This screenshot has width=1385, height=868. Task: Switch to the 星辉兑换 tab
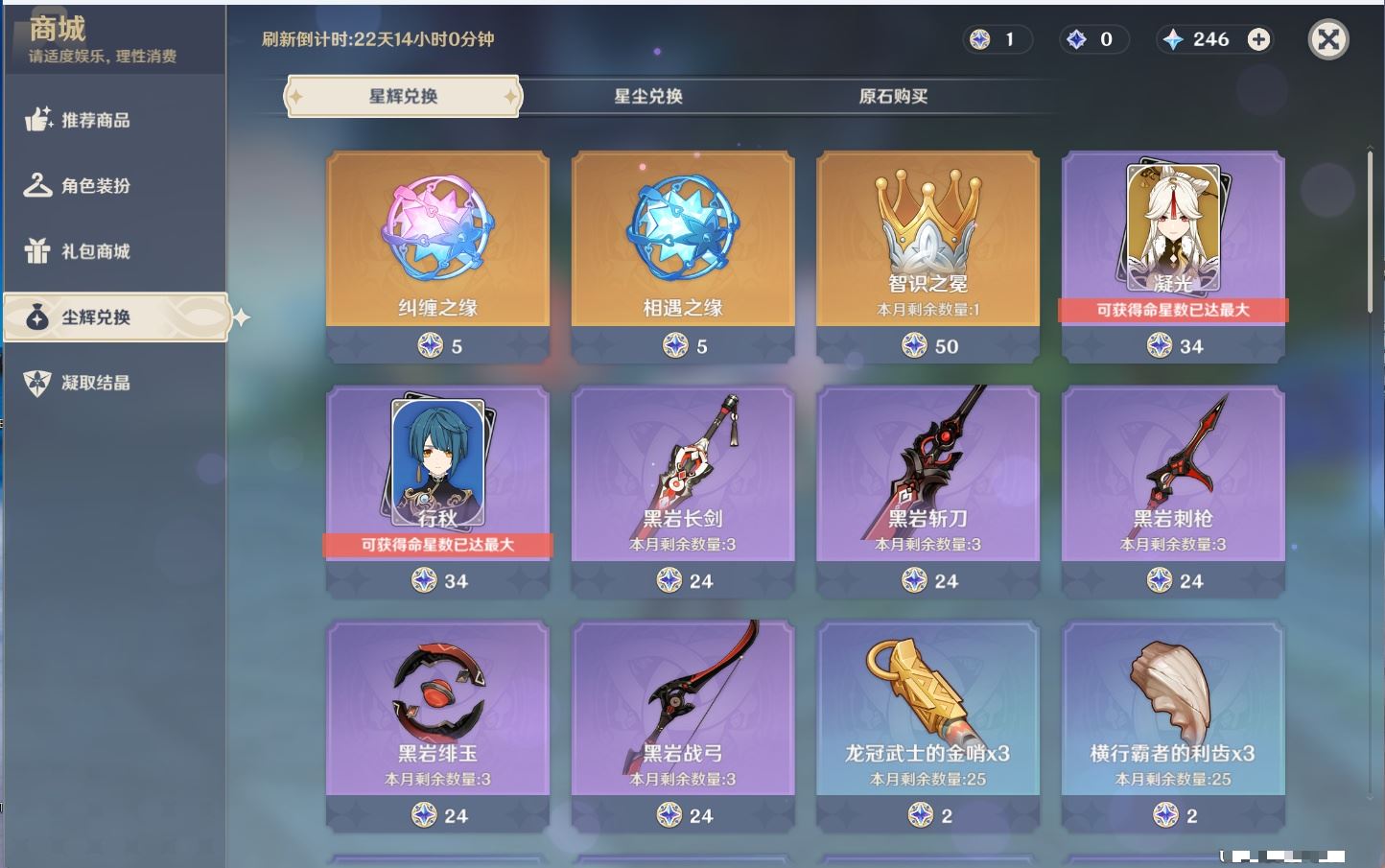[x=403, y=96]
